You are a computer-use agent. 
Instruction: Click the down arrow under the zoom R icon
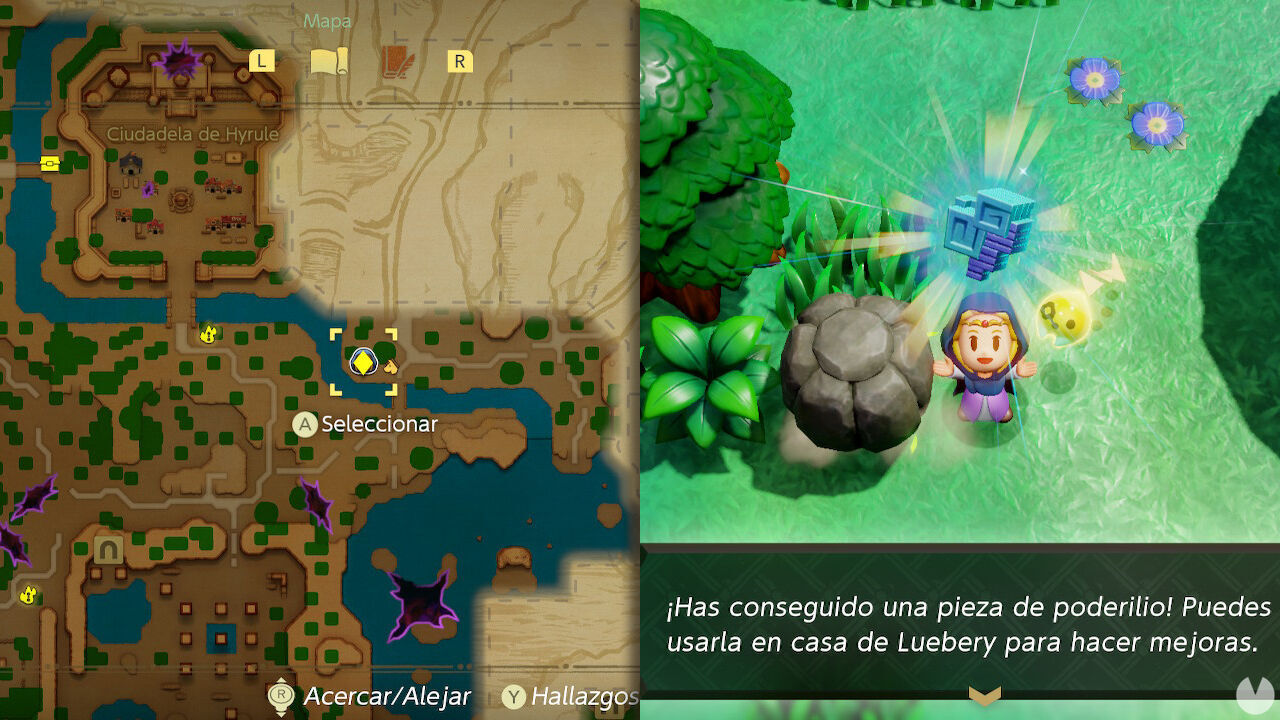[281, 712]
